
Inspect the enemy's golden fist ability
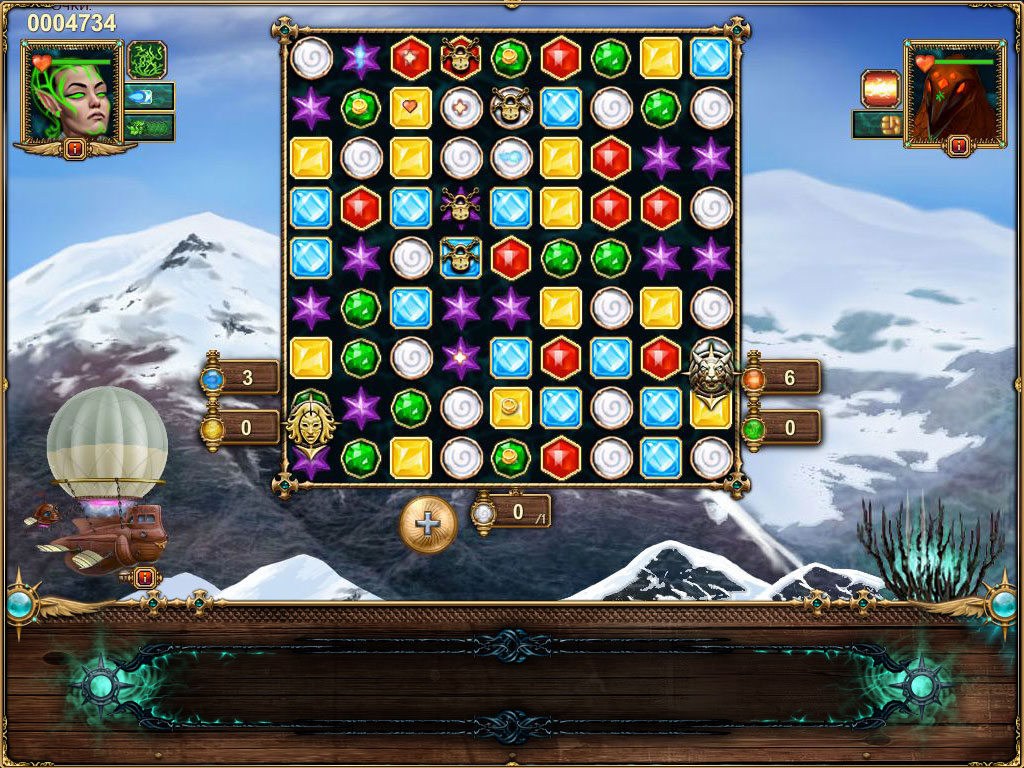point(877,124)
